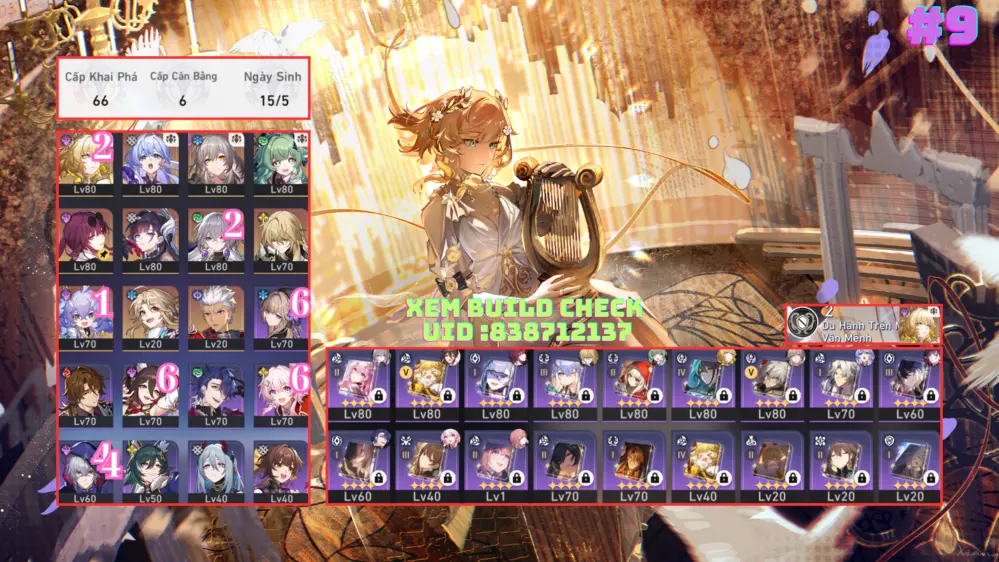
Task: Open Tingyun's Lv70 portrait
Action: pyautogui.click(x=150, y=390)
